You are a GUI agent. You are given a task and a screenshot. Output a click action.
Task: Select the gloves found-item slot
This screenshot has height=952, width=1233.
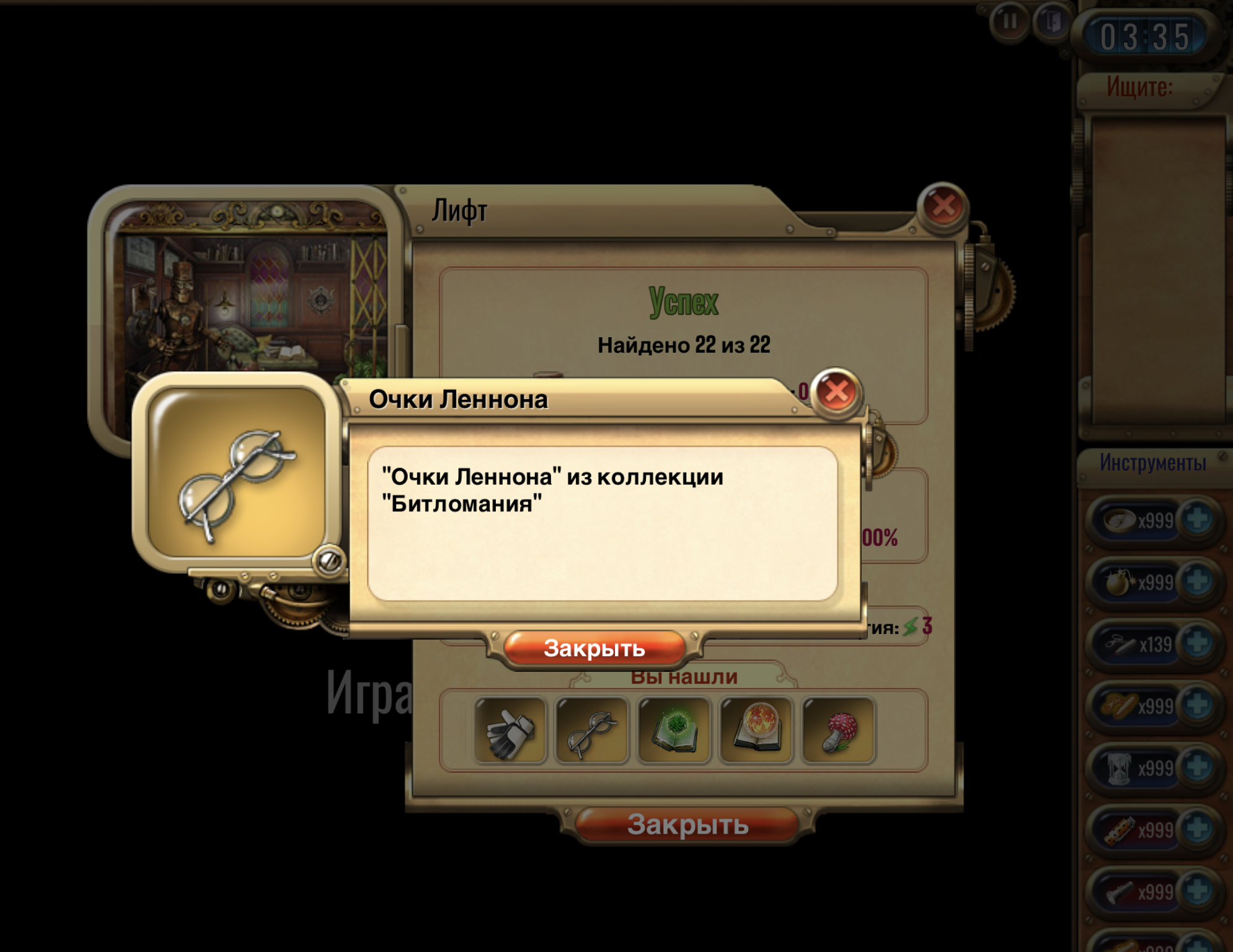(510, 730)
